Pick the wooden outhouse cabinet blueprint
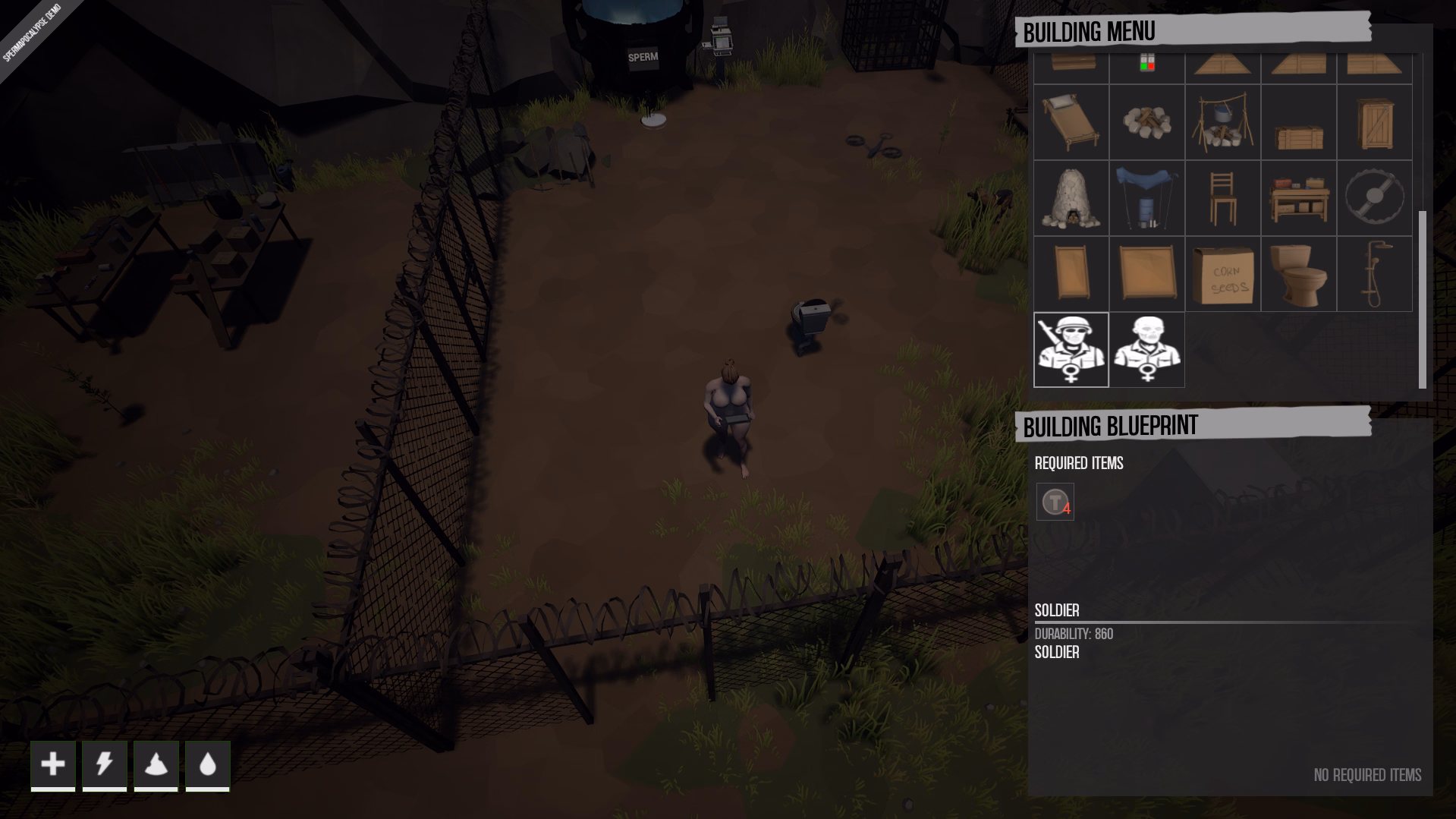1456x819 pixels. pyautogui.click(x=1374, y=122)
